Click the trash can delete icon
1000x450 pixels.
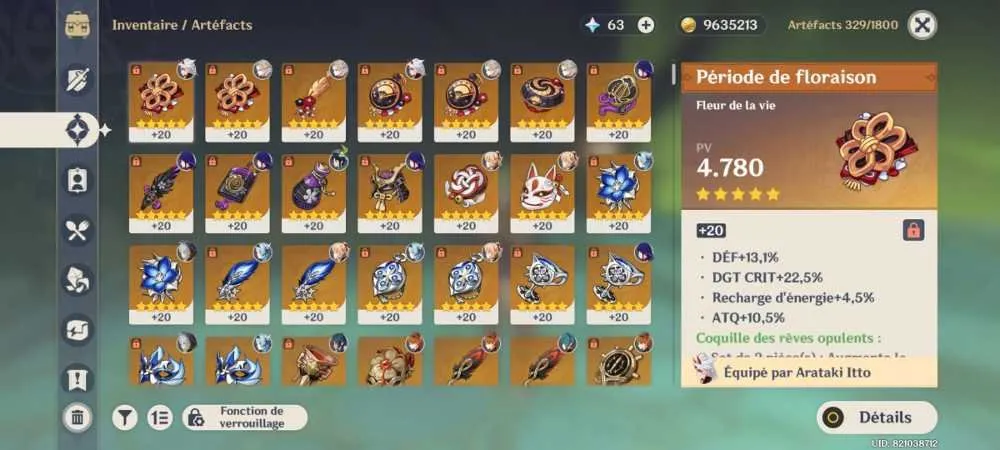(77, 418)
